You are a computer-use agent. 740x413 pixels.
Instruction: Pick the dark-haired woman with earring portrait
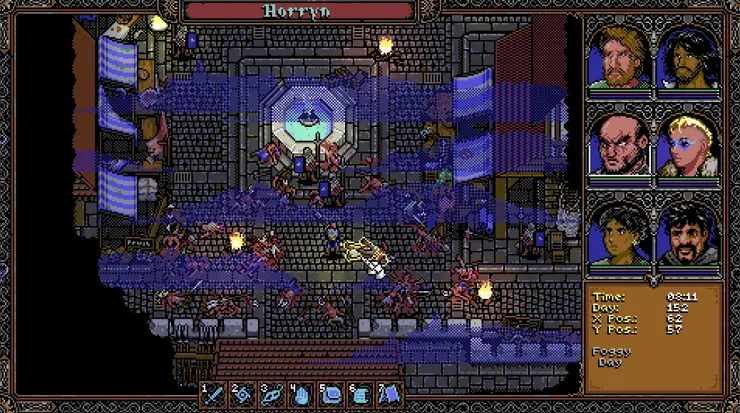point(619,233)
